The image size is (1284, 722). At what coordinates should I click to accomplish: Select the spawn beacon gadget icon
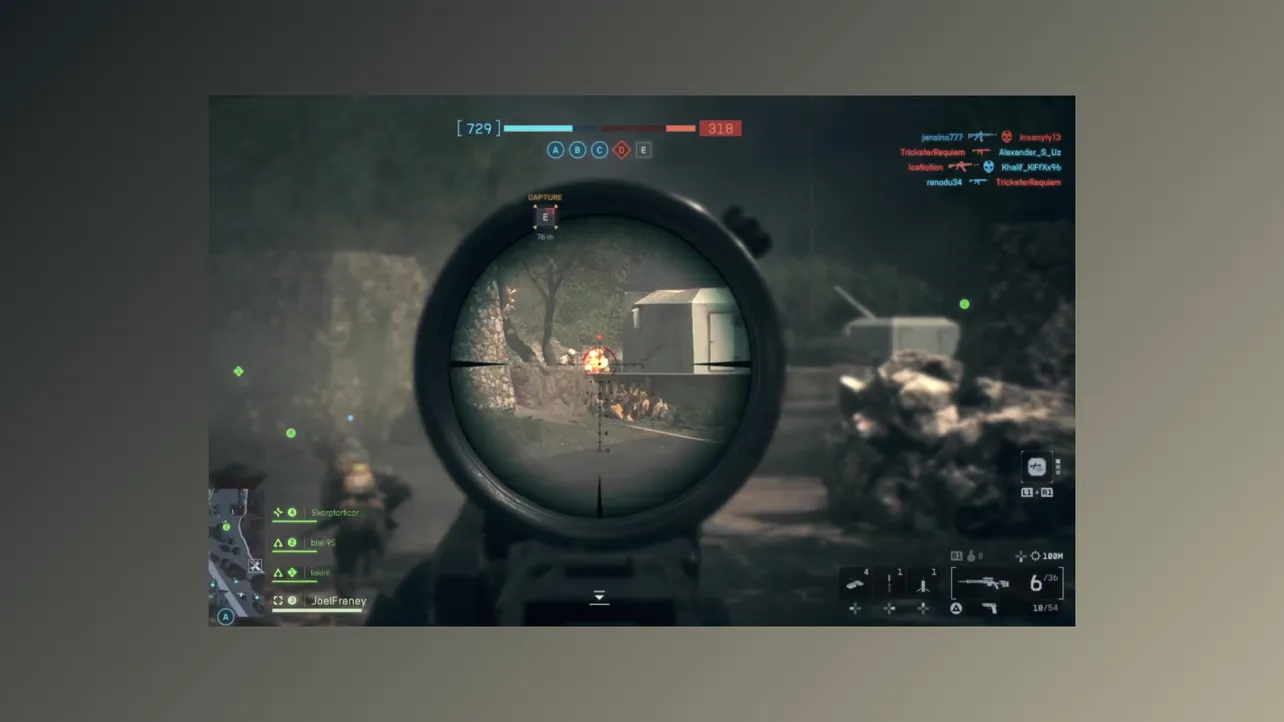[x=923, y=582]
